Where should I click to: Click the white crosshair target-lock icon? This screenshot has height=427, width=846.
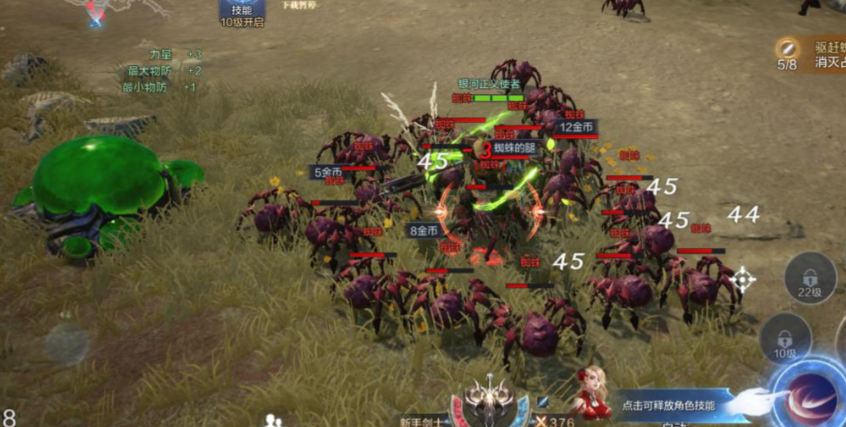(742, 279)
